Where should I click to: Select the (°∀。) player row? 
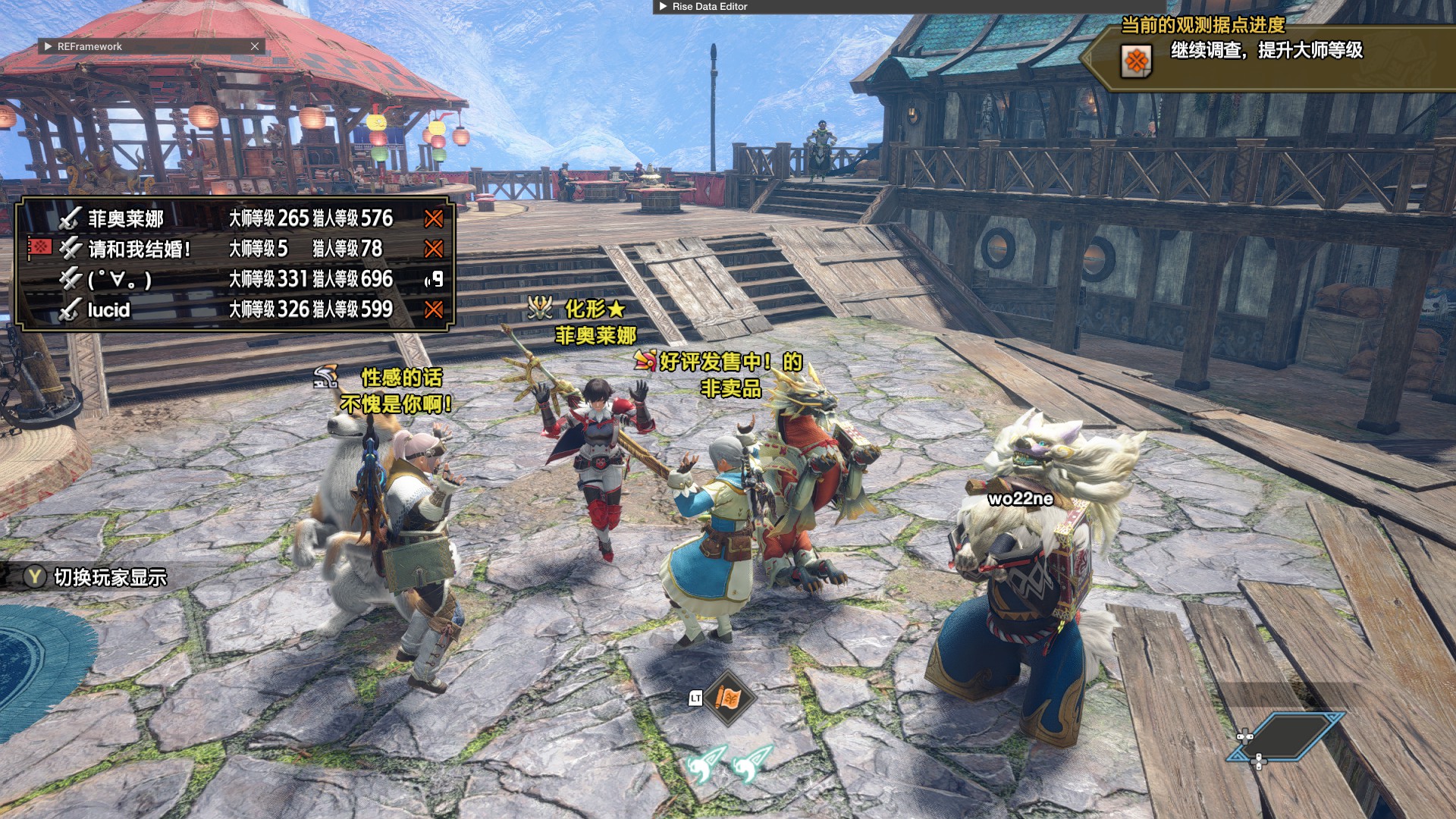click(x=235, y=279)
